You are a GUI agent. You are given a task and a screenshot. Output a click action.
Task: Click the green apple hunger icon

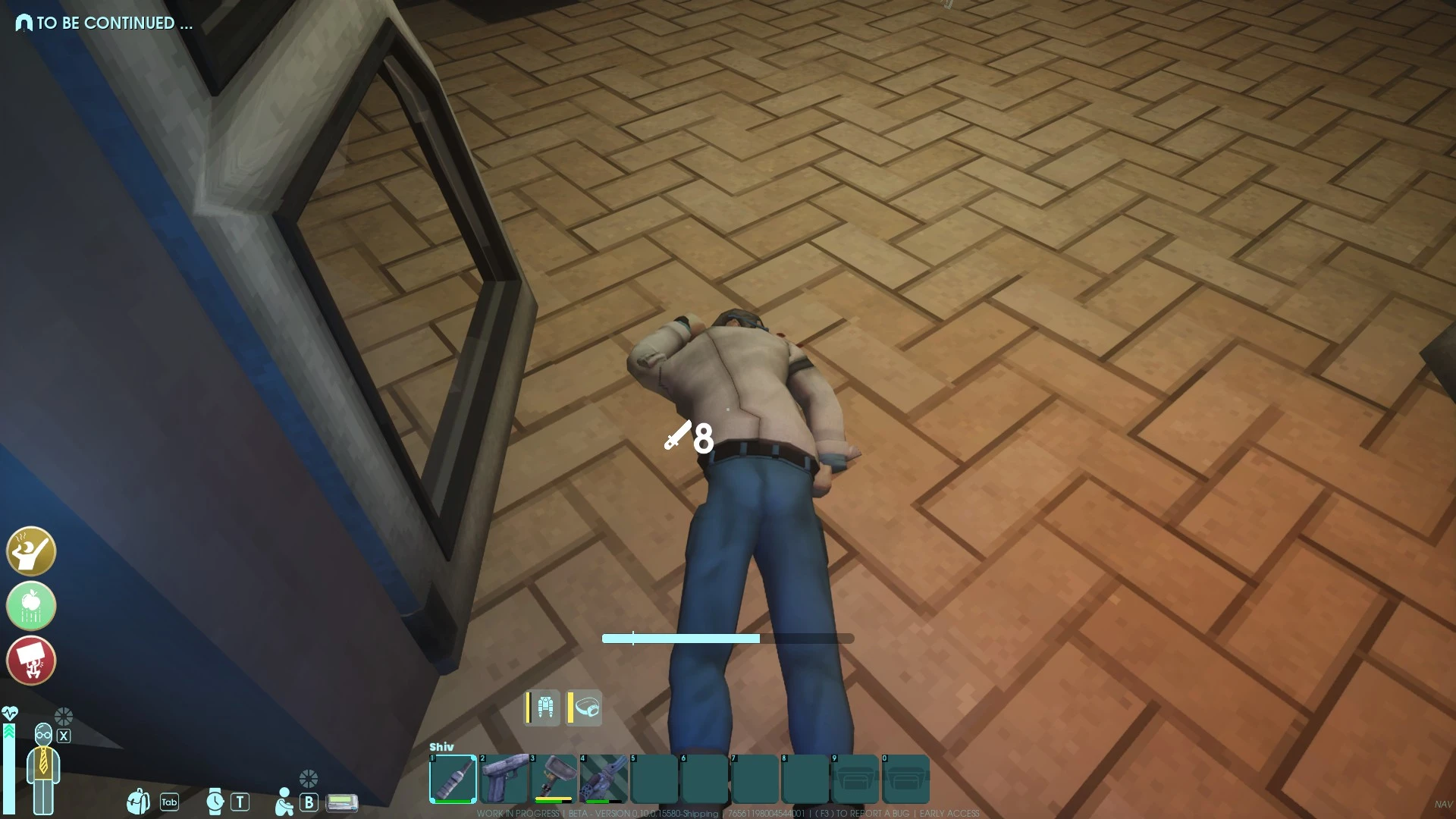click(30, 606)
